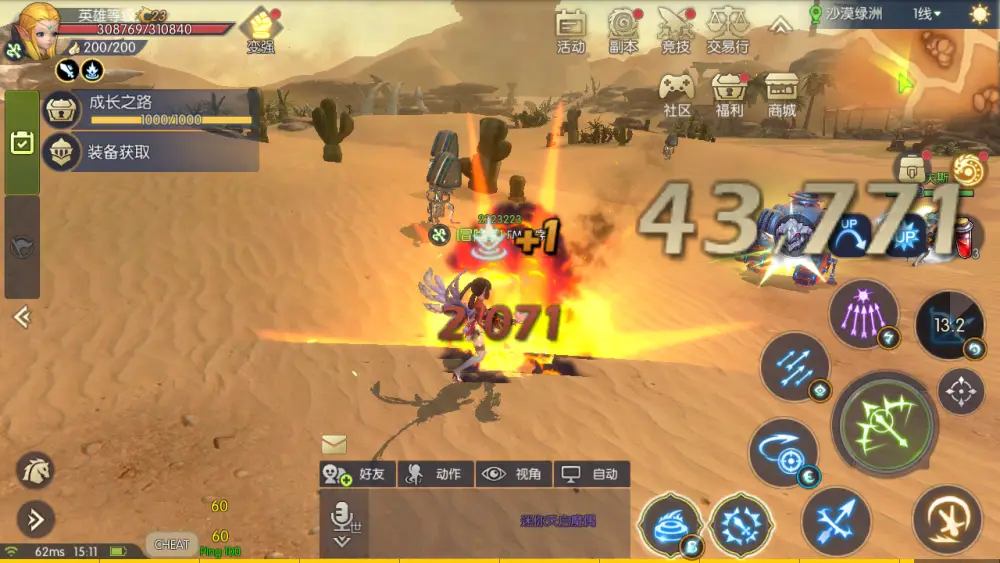The width and height of the screenshot is (1000, 563).
Task: Open the 1线 channel dropdown
Action: pyautogui.click(x=926, y=14)
